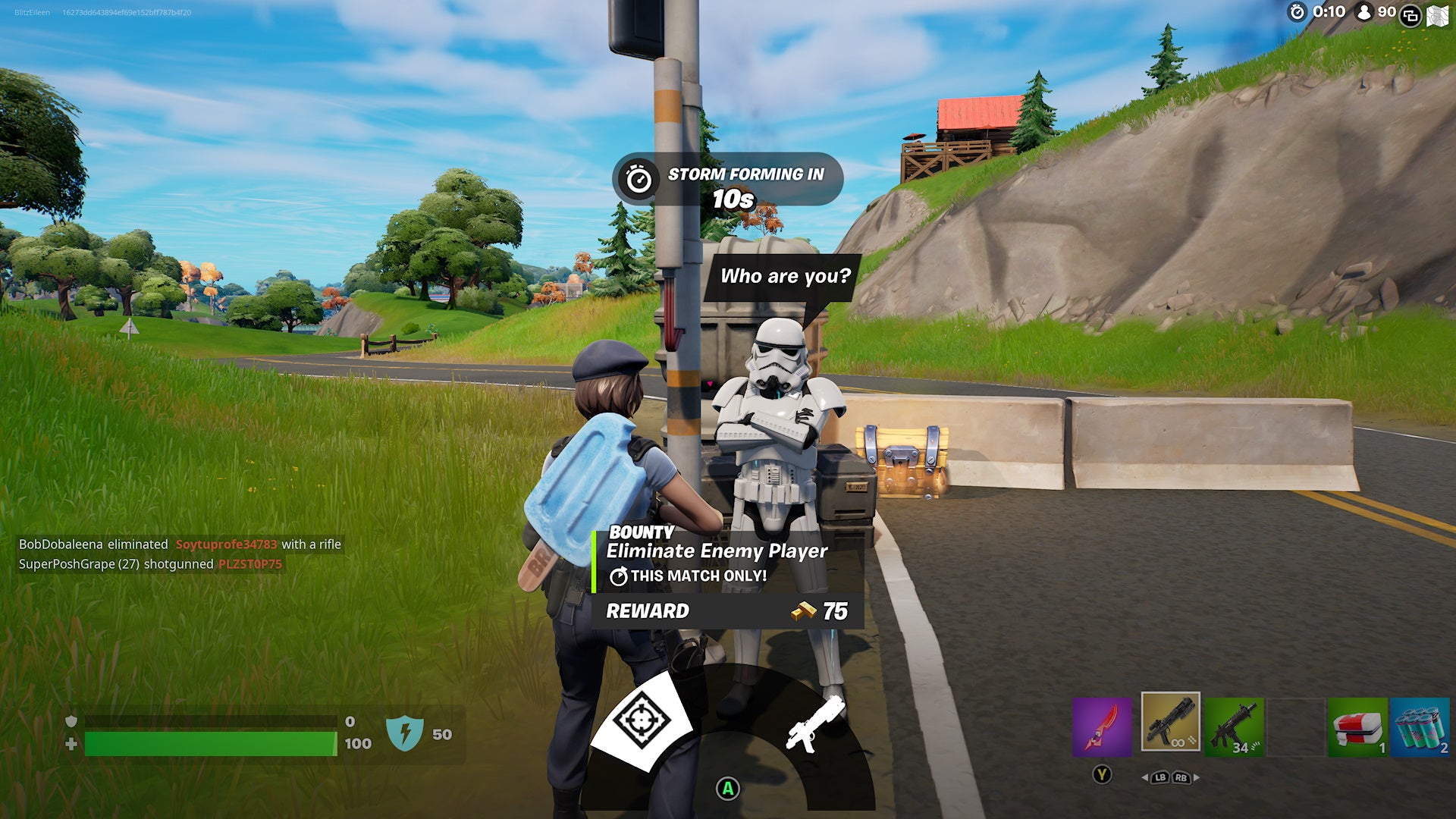Click the storm timer stopwatch icon

1297,12
